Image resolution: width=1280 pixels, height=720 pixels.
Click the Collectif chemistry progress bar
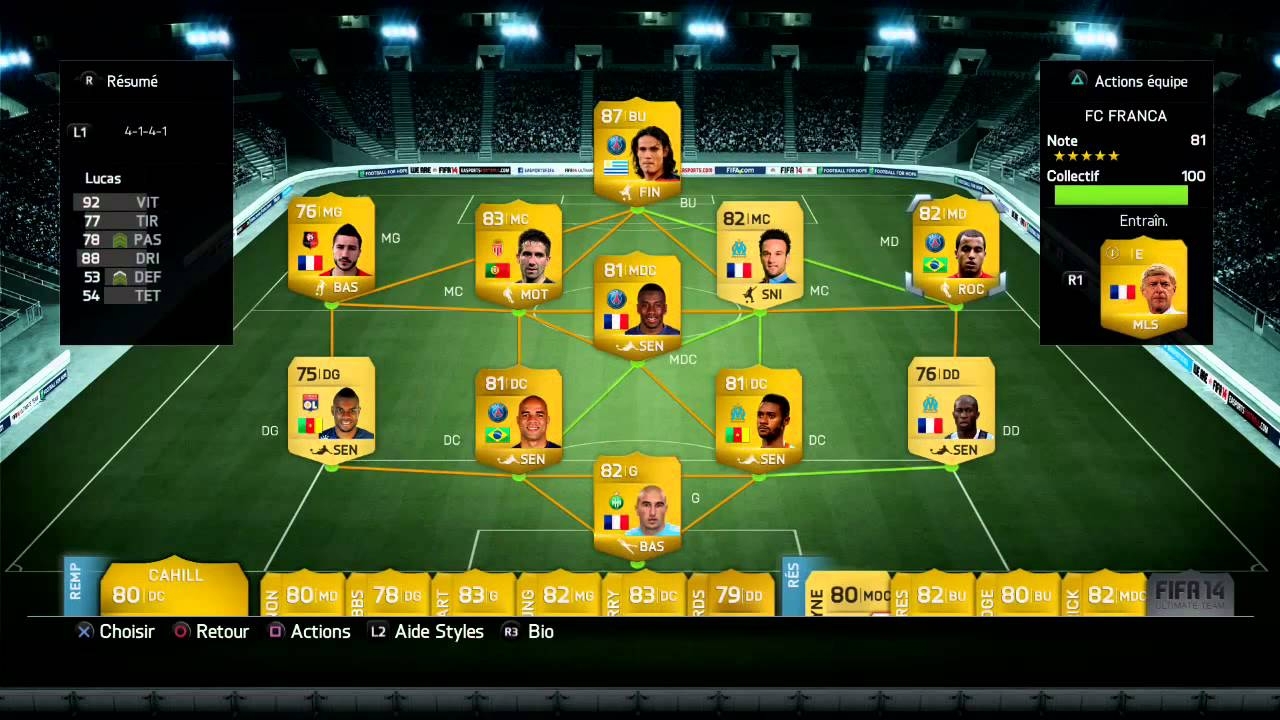[x=1120, y=195]
